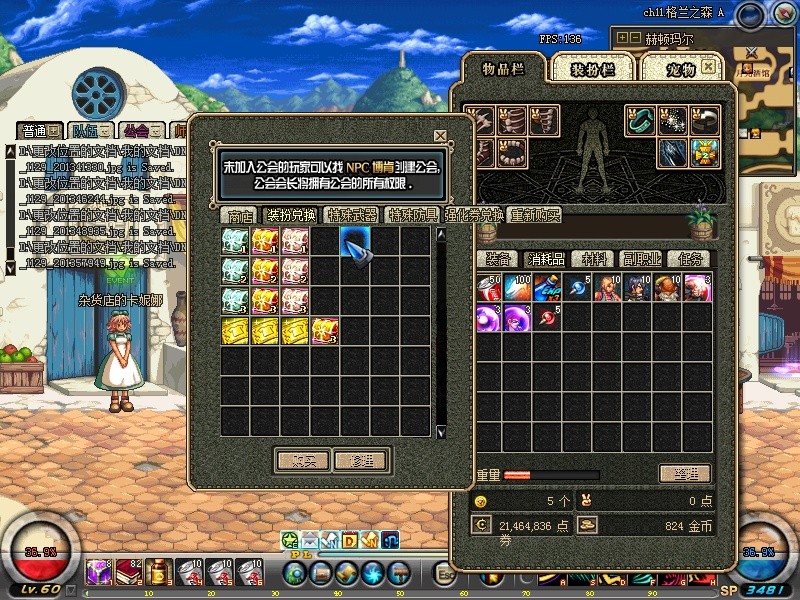Select the 队伍 party chat tab
Image resolution: width=800 pixels, height=600 pixels.
tap(85, 131)
